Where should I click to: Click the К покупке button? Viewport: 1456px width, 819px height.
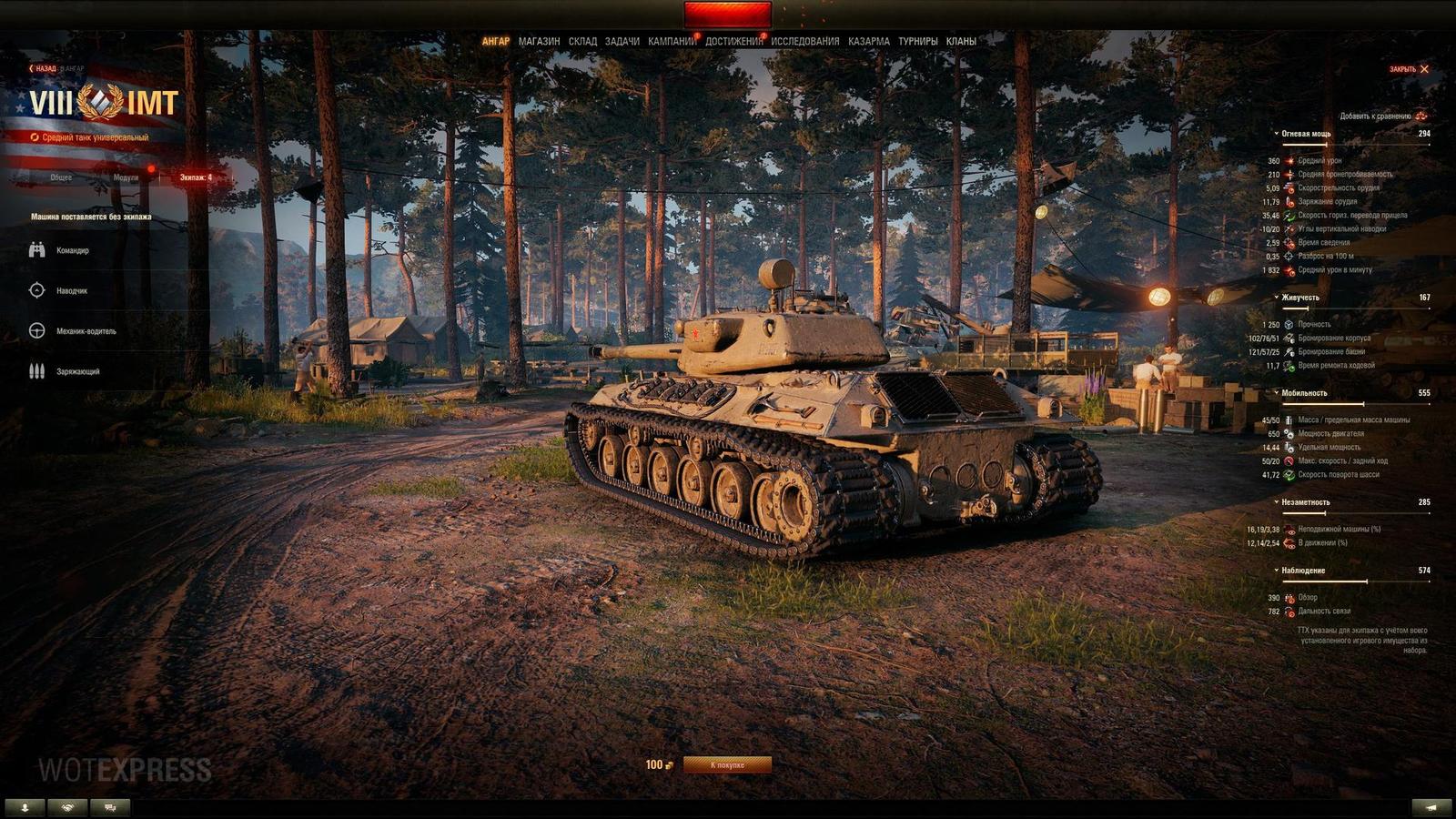pos(729,767)
